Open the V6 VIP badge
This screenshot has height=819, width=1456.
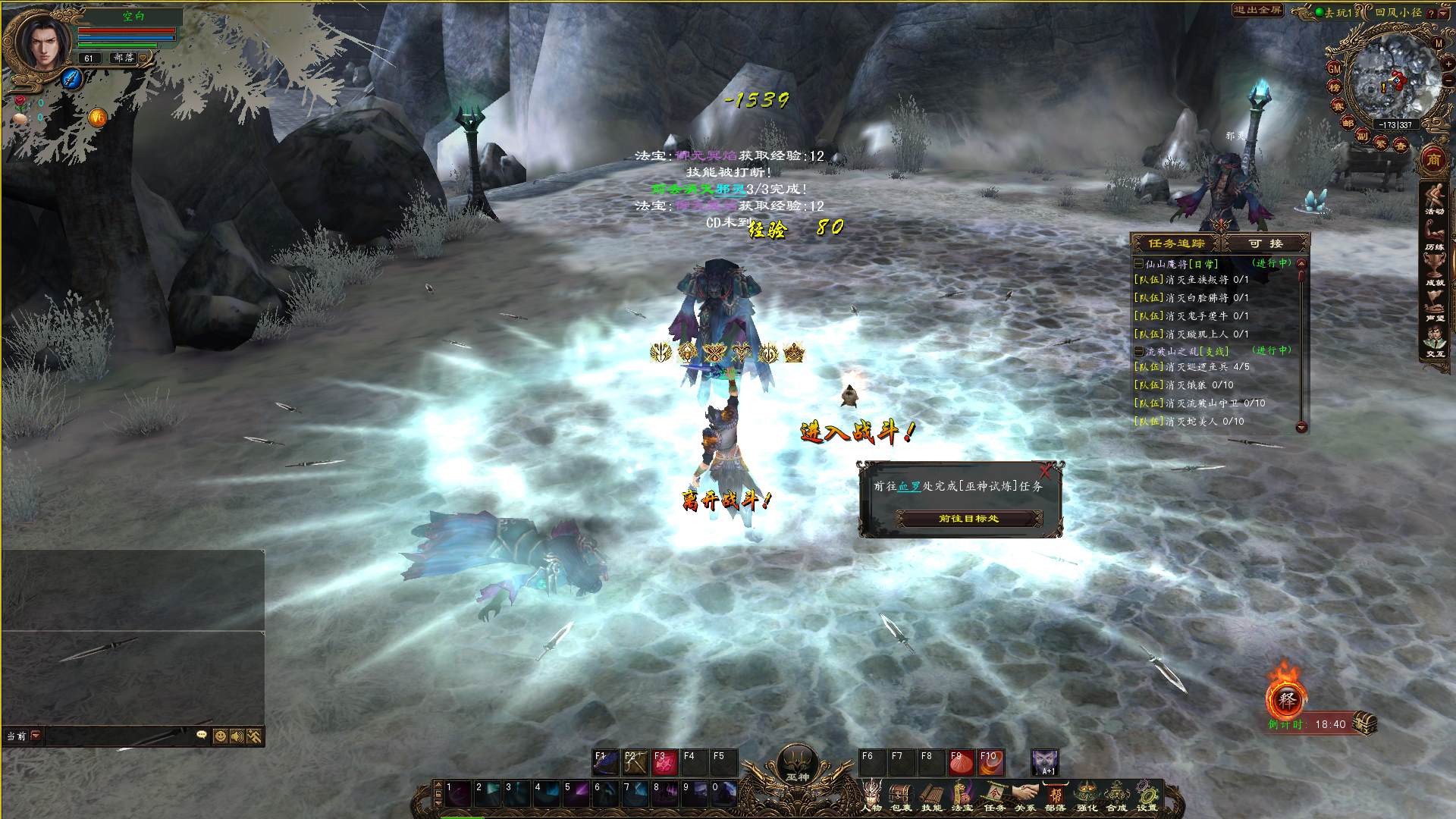coord(97,118)
